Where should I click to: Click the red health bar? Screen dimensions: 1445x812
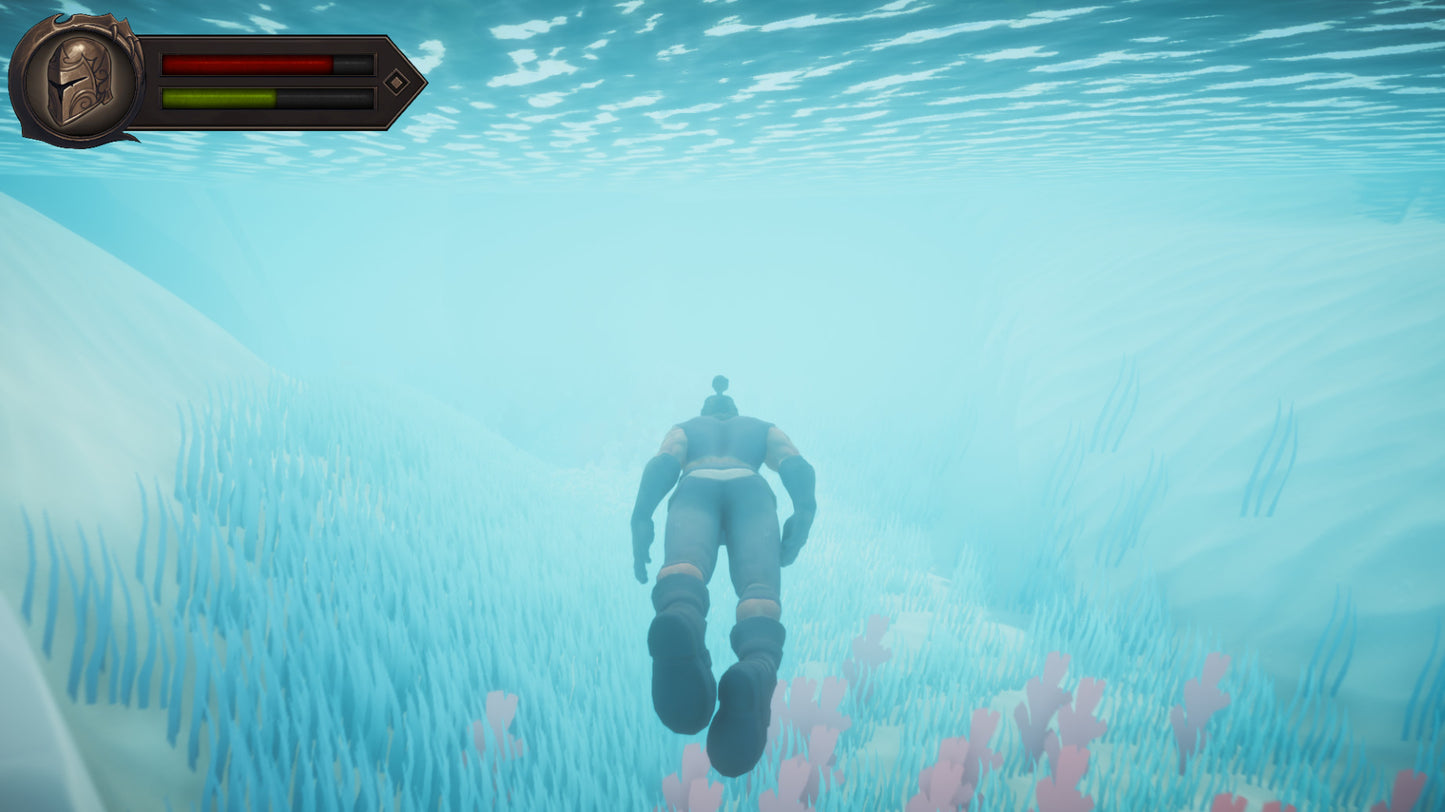[x=244, y=62]
